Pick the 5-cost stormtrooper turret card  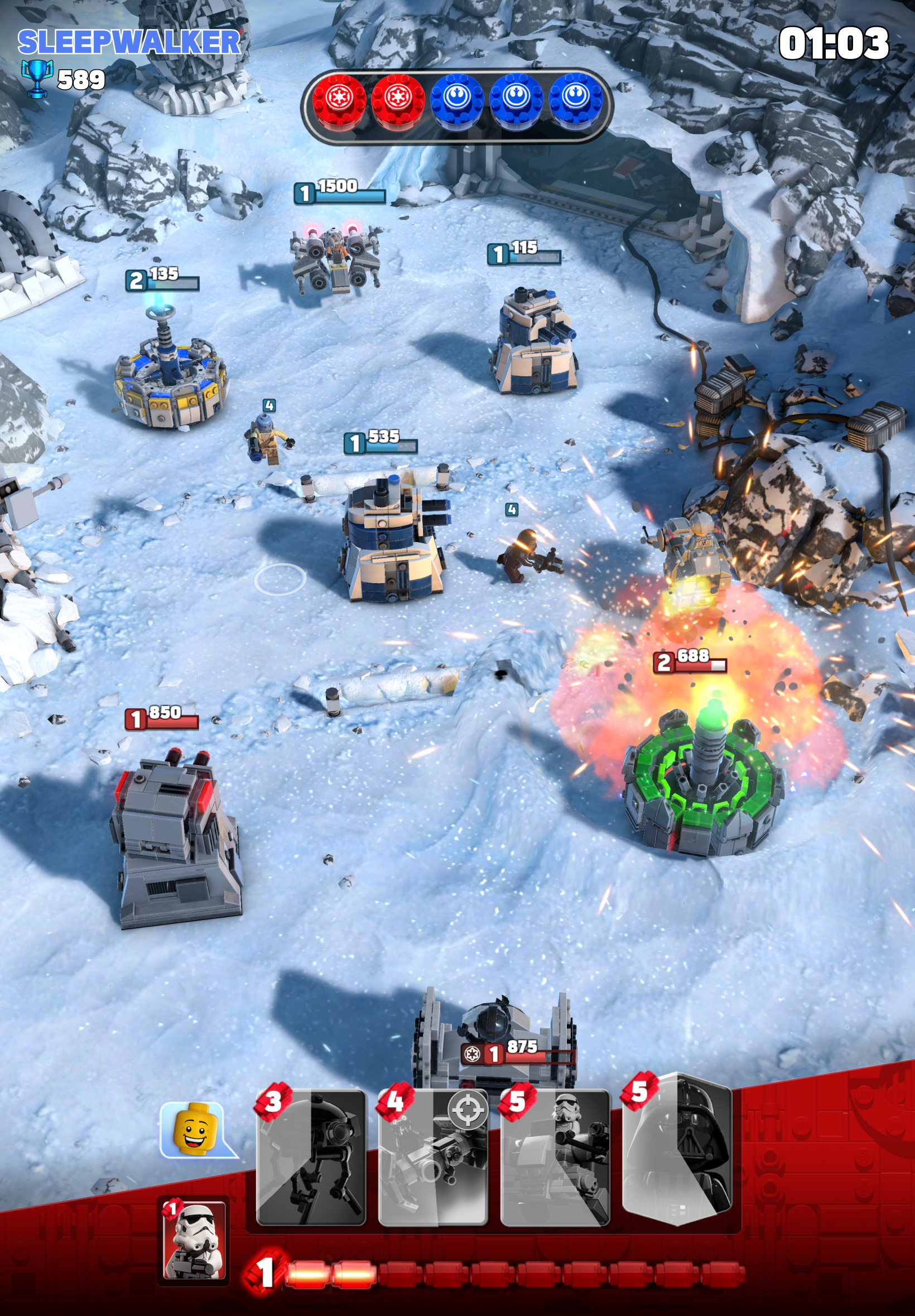click(555, 1157)
